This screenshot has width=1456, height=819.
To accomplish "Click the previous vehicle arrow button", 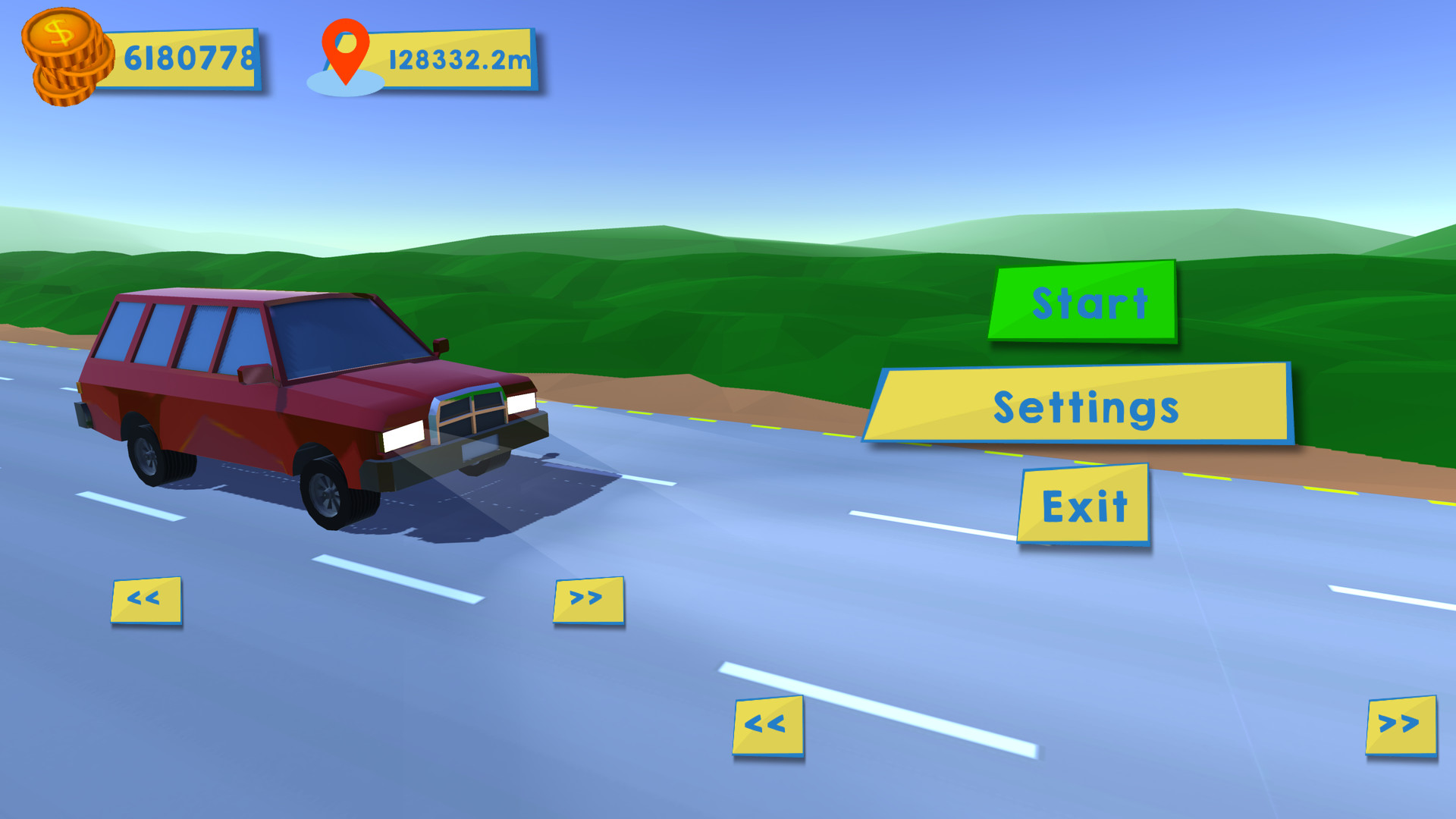I will point(146,599).
